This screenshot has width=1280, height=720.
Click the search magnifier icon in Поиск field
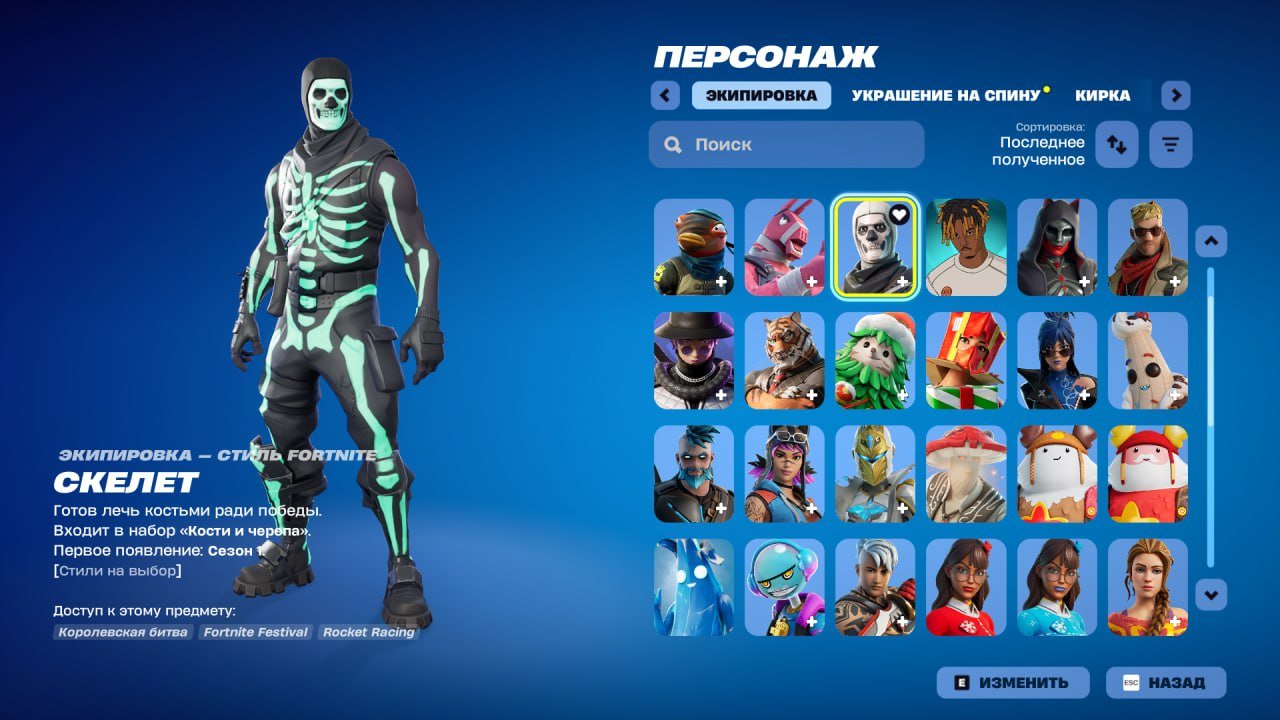[x=672, y=144]
